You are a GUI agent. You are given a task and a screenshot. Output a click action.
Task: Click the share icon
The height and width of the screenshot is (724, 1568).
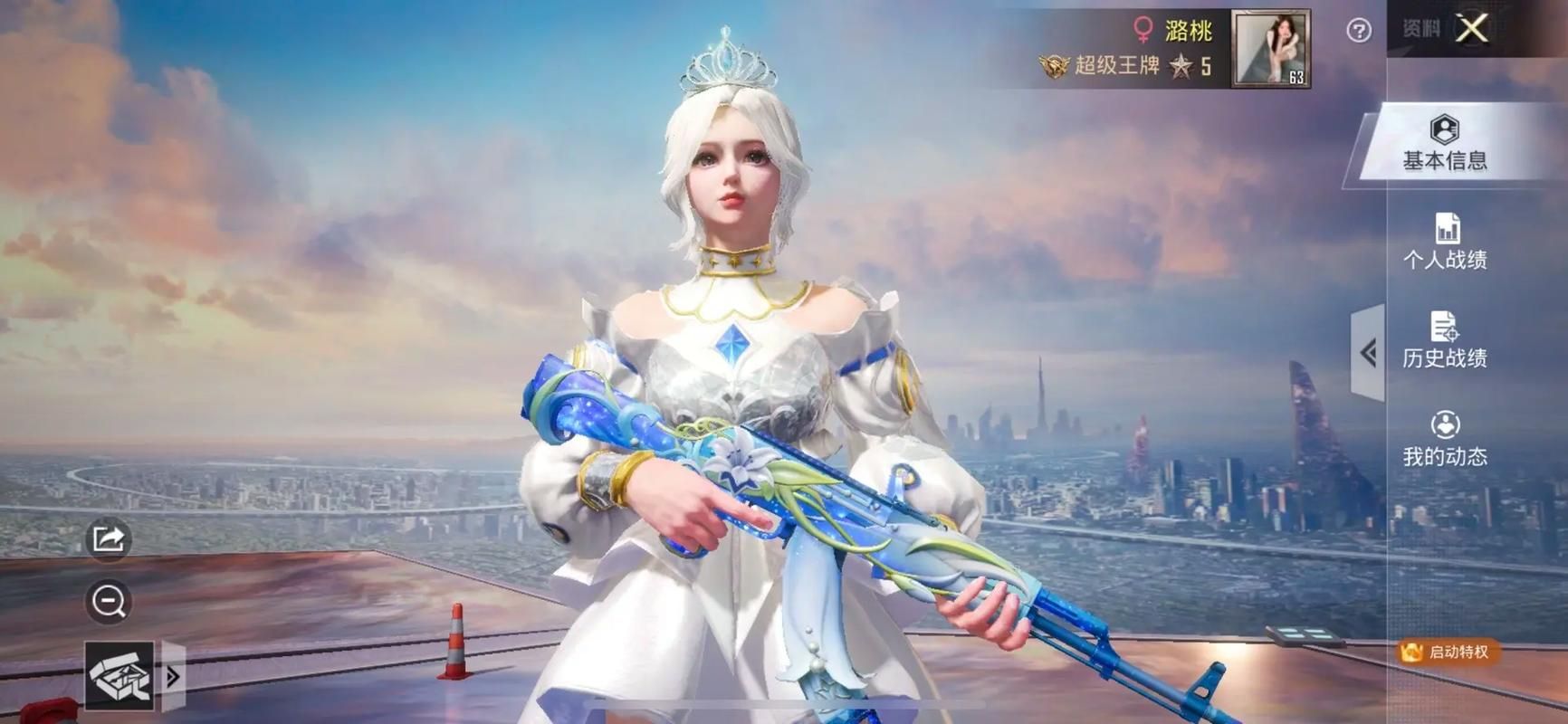109,539
